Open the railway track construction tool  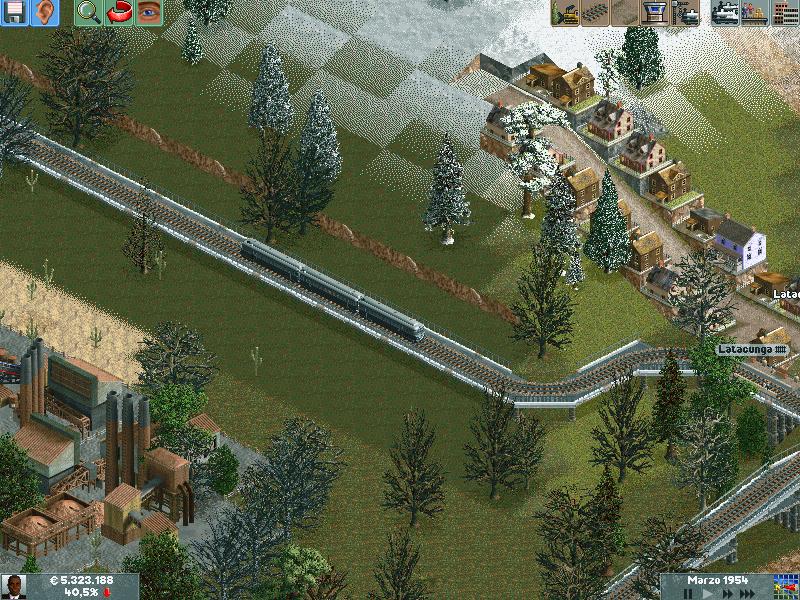(x=596, y=13)
